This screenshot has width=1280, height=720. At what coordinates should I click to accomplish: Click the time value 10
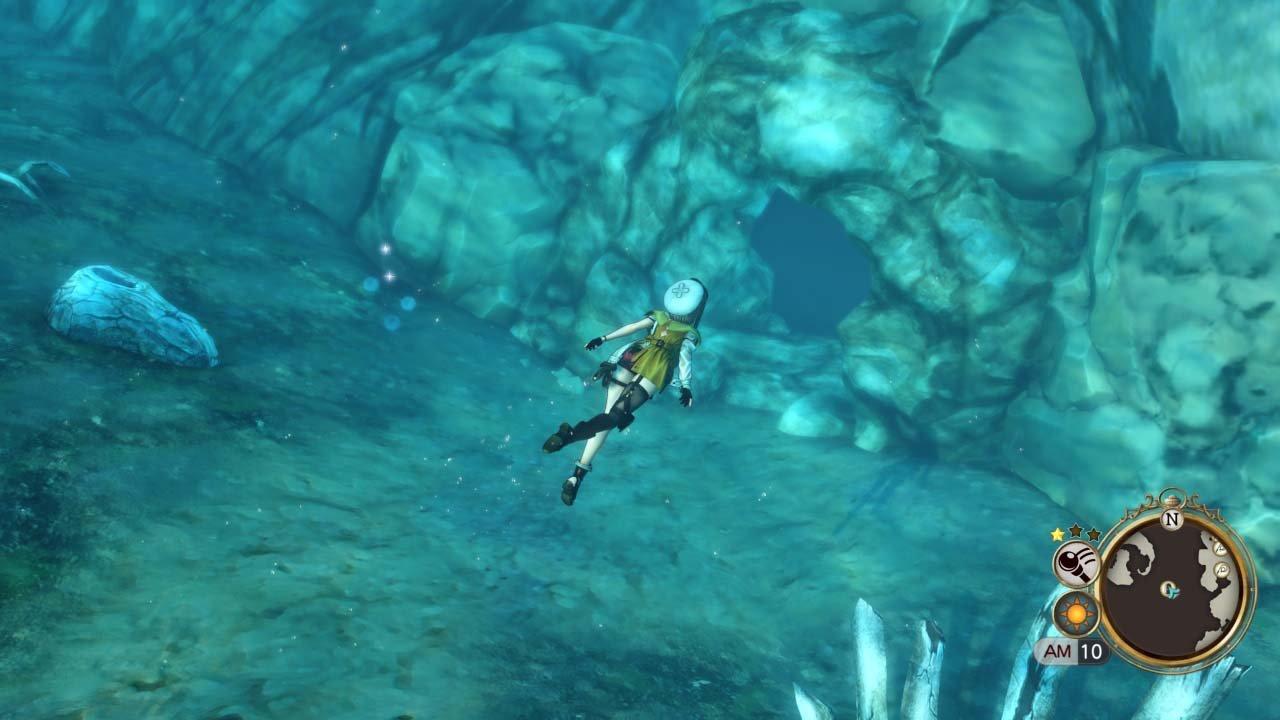pos(1091,649)
